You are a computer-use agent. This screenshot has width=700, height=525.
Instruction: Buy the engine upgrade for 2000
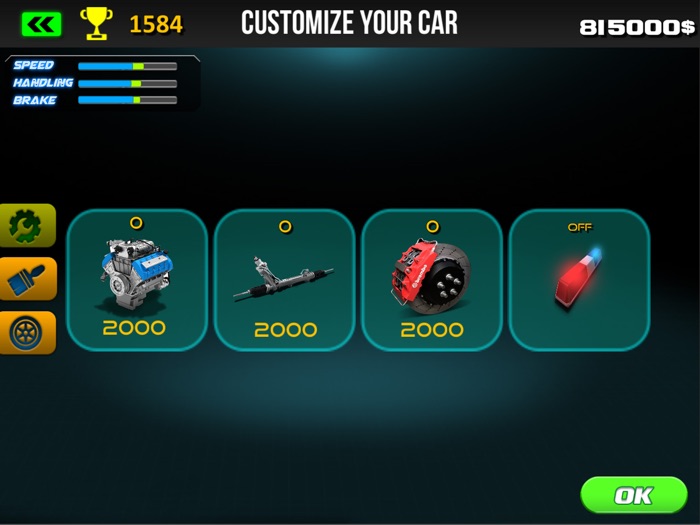pyautogui.click(x=136, y=280)
